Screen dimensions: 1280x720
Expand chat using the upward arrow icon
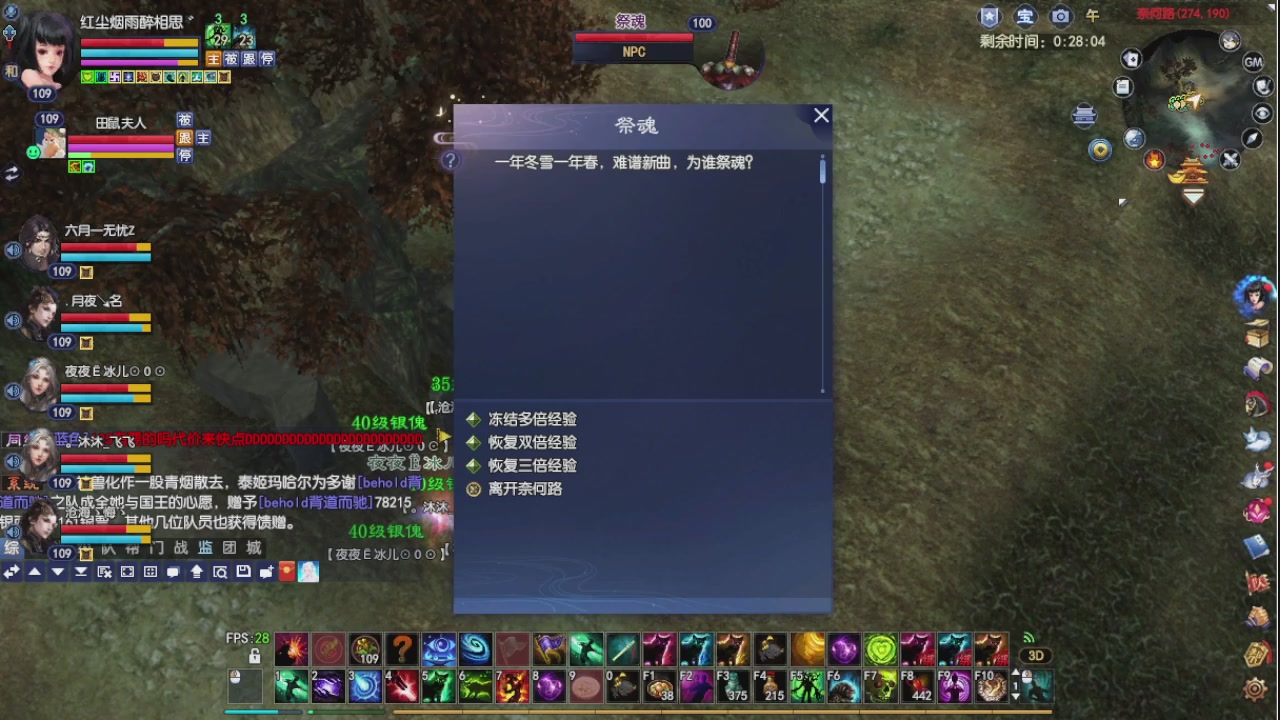(x=35, y=571)
